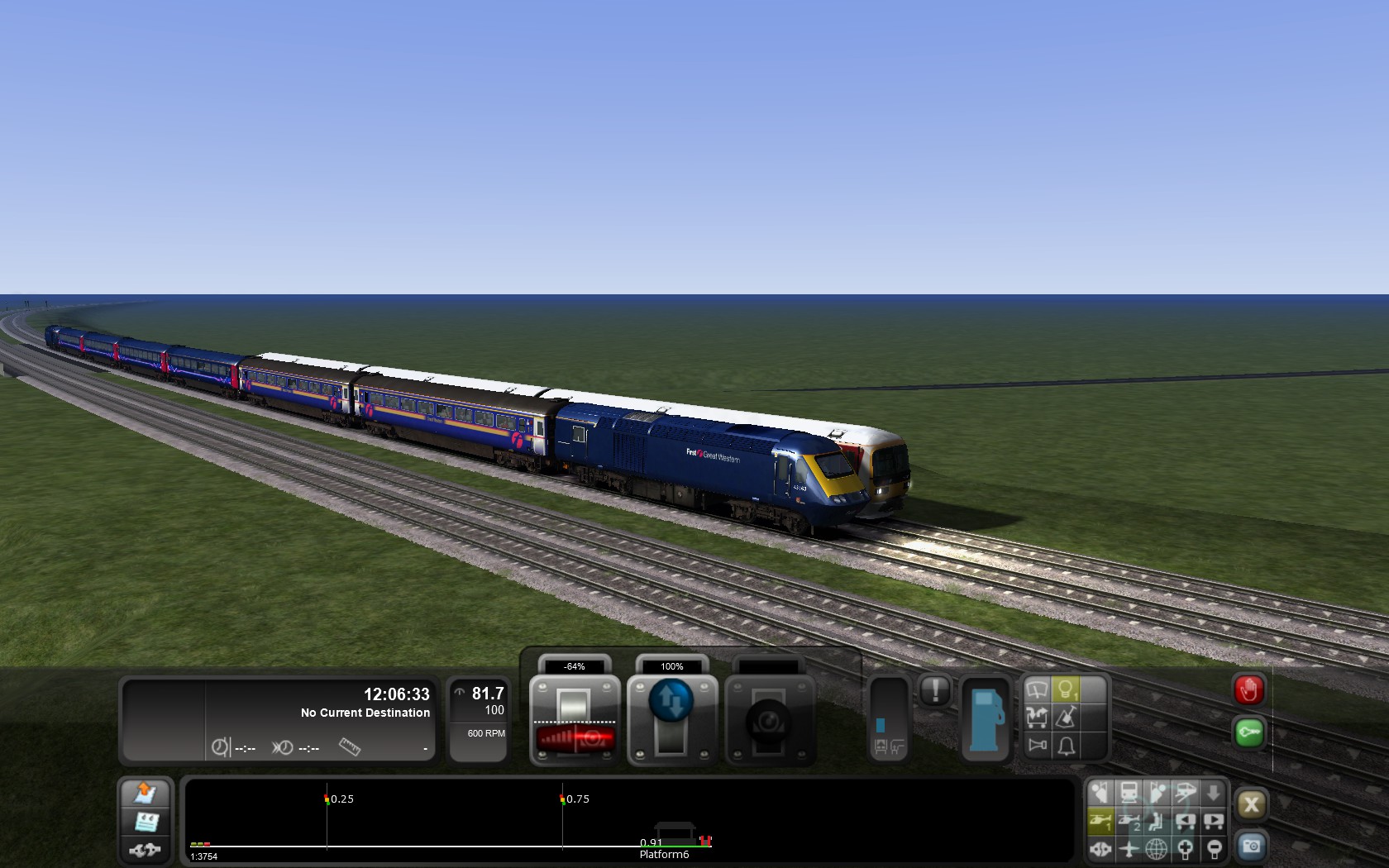Toggle the windscreen wipers icon

pyautogui.click(x=1037, y=689)
